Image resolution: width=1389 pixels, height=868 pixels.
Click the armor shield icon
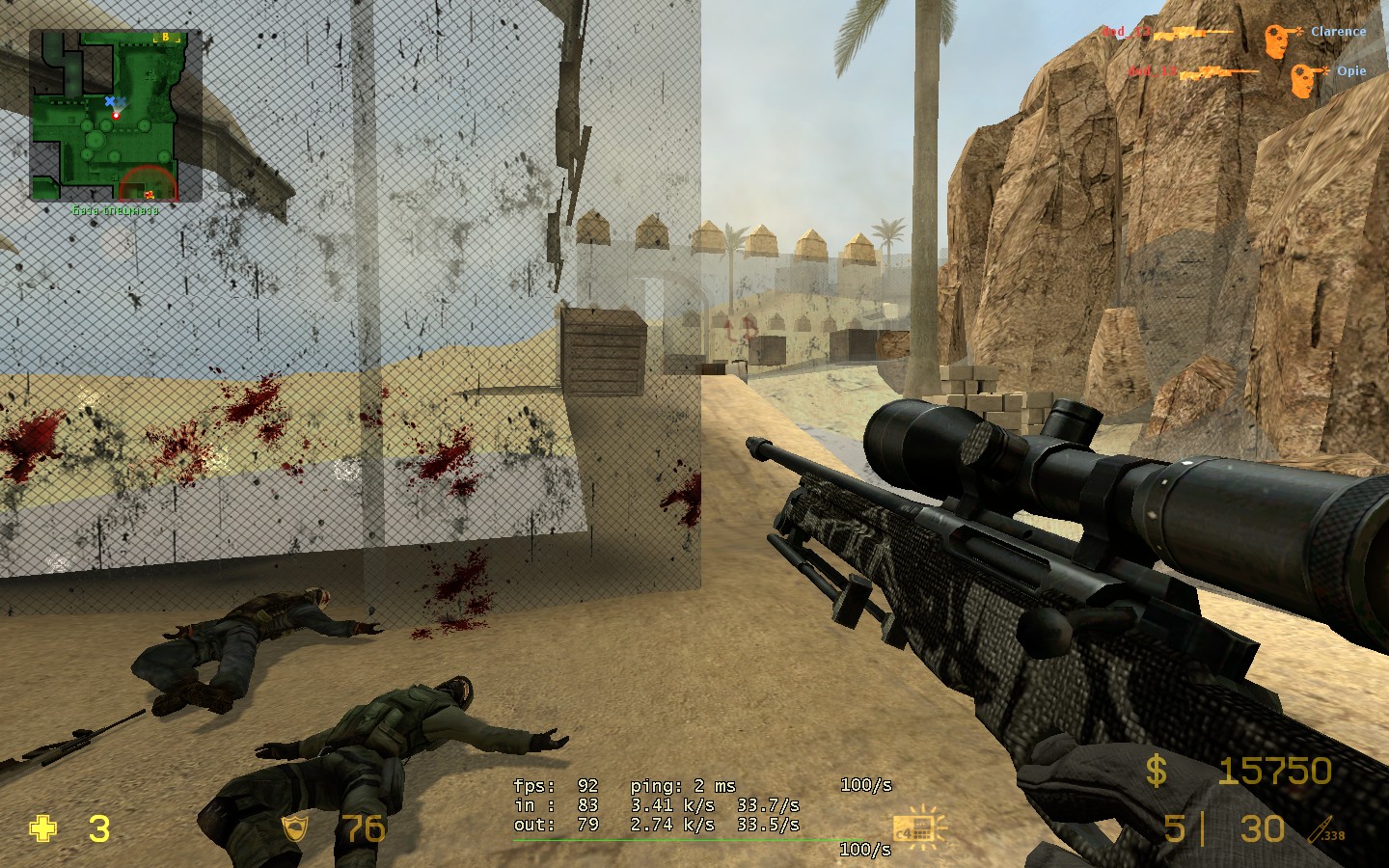[x=293, y=828]
